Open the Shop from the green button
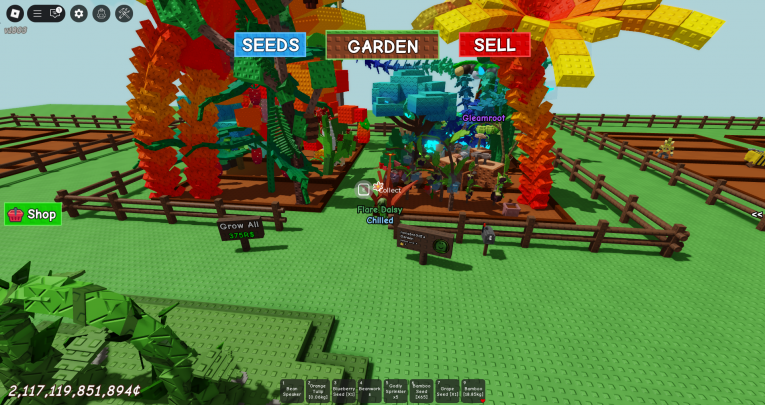Viewport: 765px width, 405px height. point(33,214)
